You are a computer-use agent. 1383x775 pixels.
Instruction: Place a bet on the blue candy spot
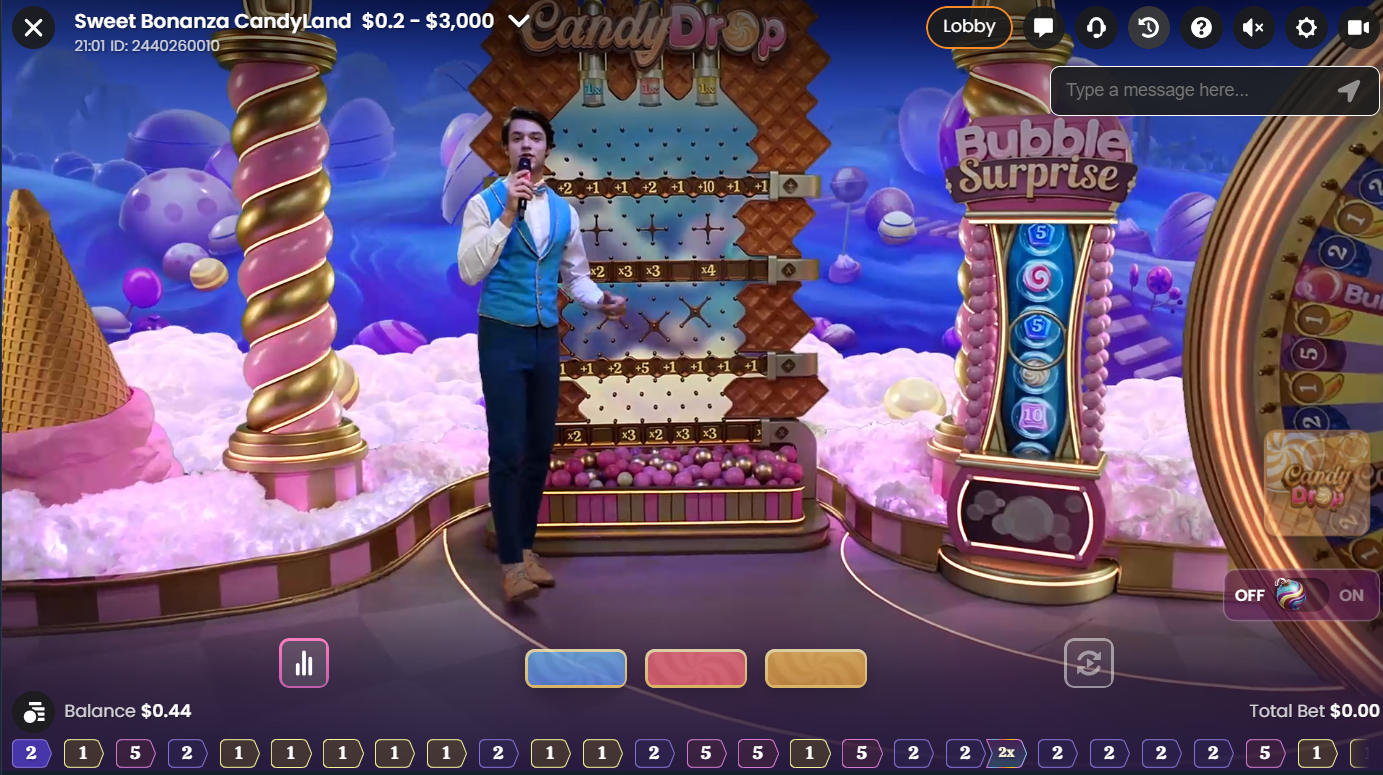(576, 668)
